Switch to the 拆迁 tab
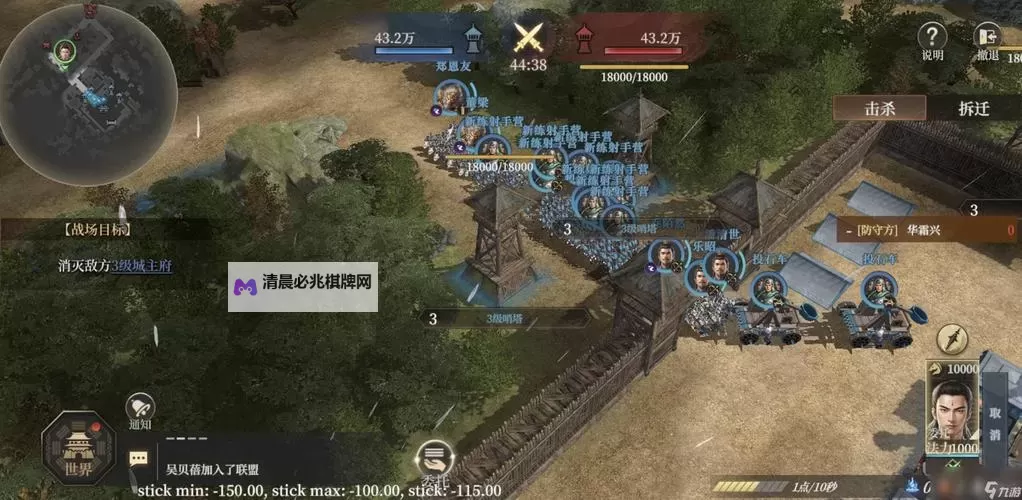 [x=973, y=108]
